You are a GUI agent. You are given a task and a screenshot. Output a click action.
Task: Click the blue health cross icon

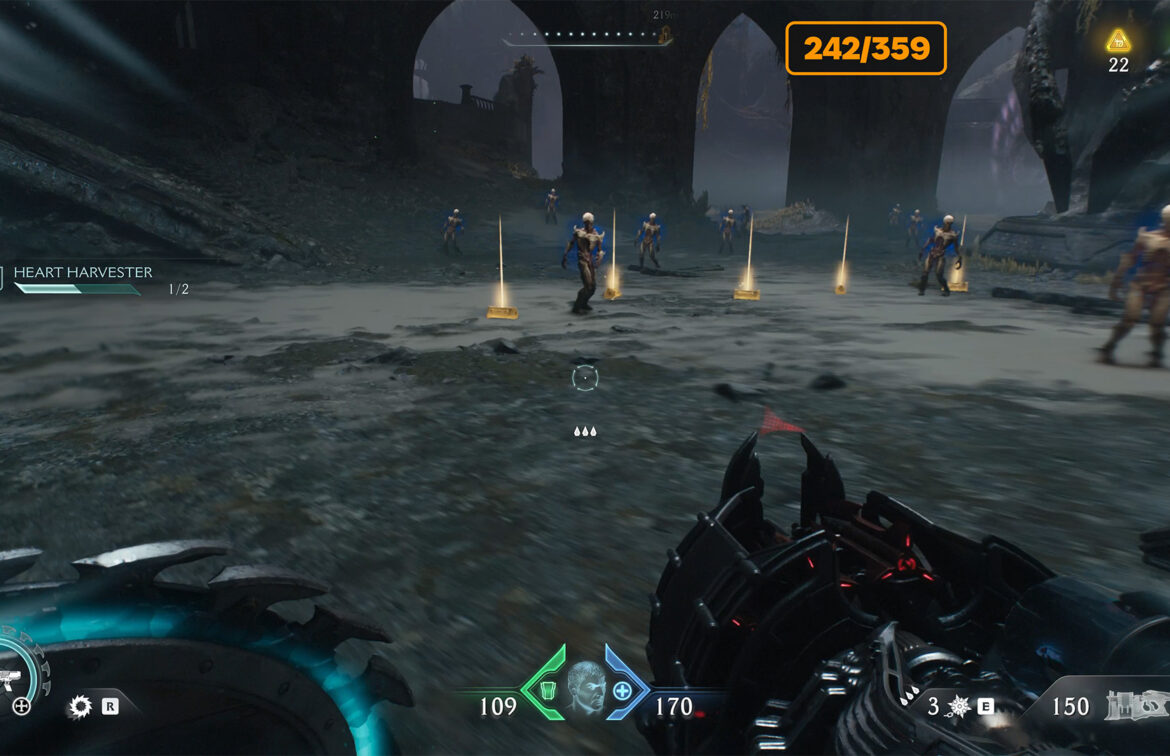point(622,690)
